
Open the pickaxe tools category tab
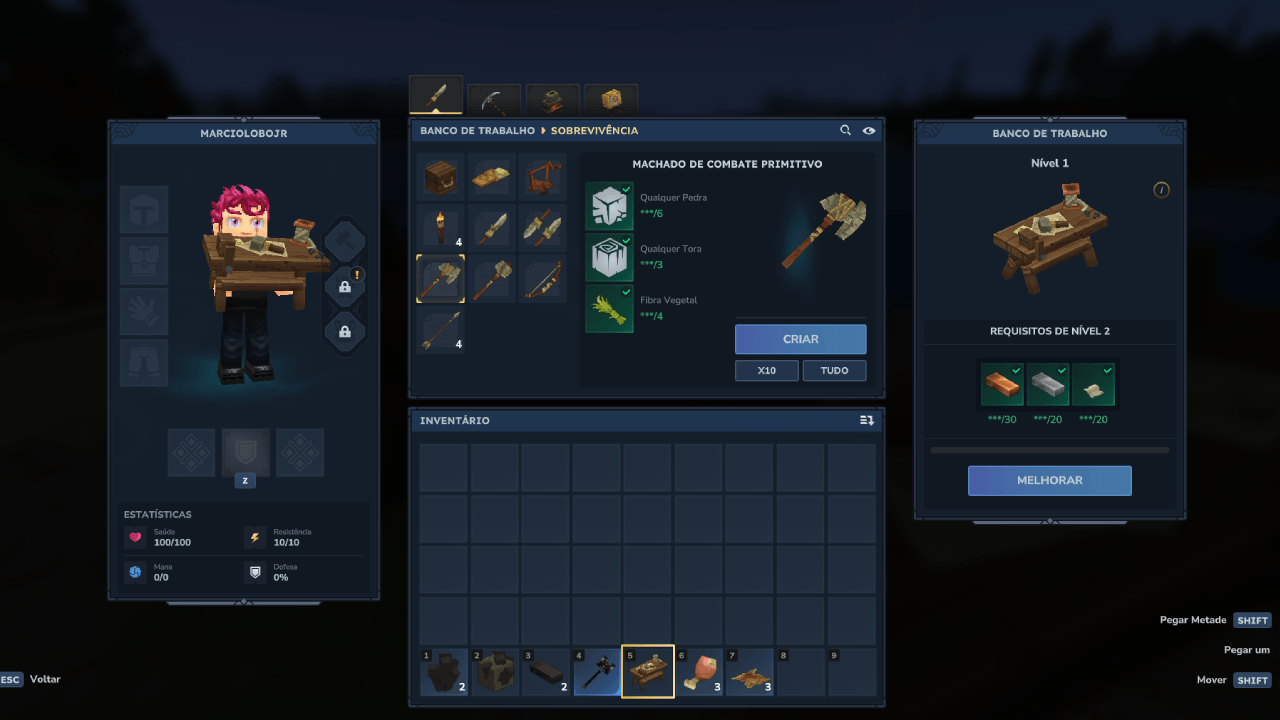(494, 100)
